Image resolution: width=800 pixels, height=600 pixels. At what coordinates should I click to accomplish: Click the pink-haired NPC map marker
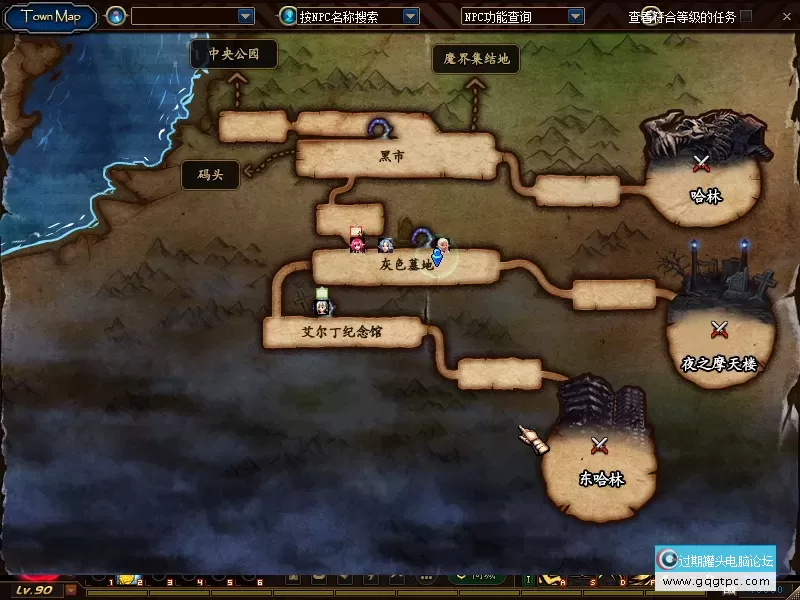click(x=356, y=241)
